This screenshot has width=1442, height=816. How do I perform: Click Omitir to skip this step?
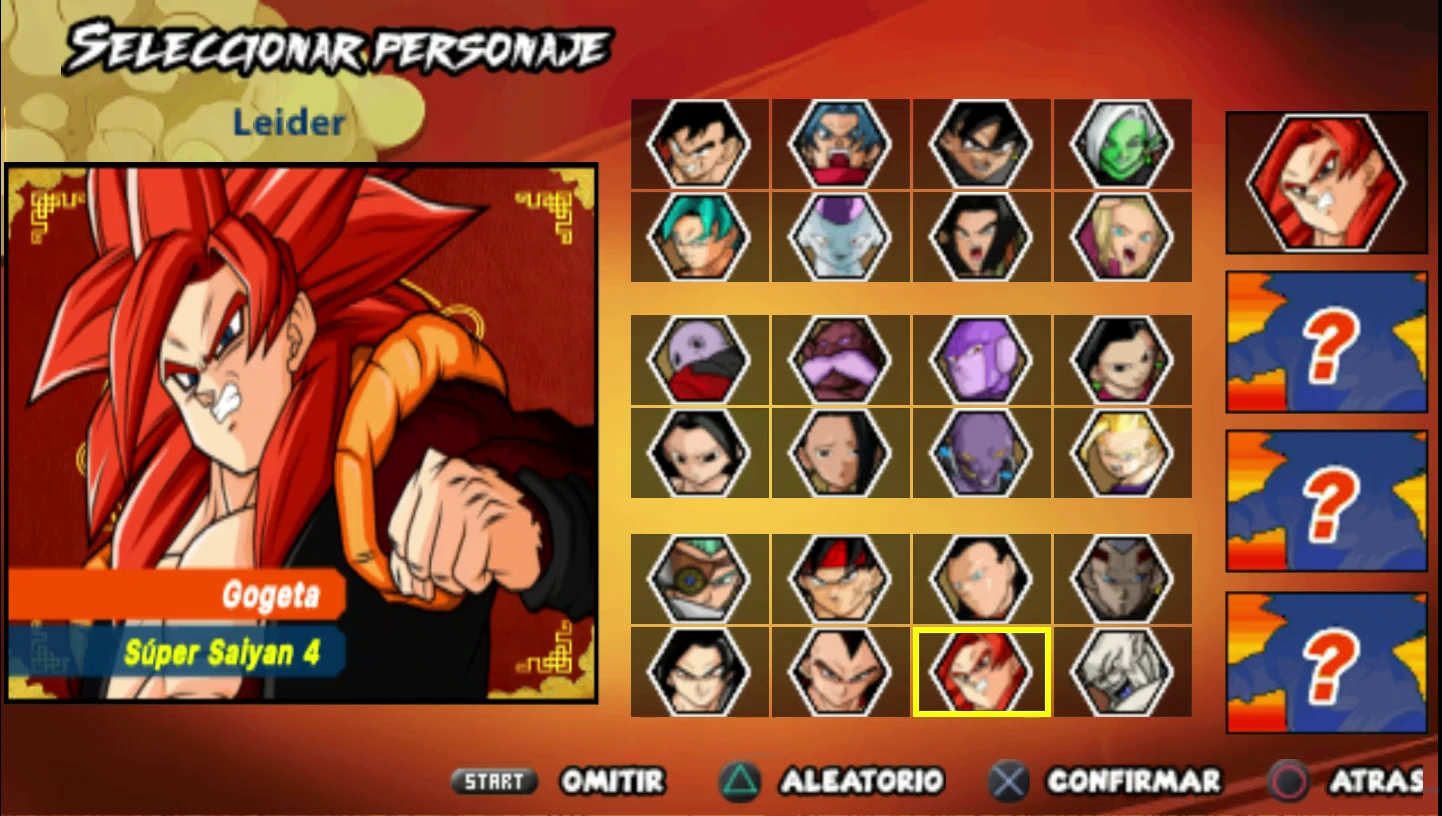[612, 781]
